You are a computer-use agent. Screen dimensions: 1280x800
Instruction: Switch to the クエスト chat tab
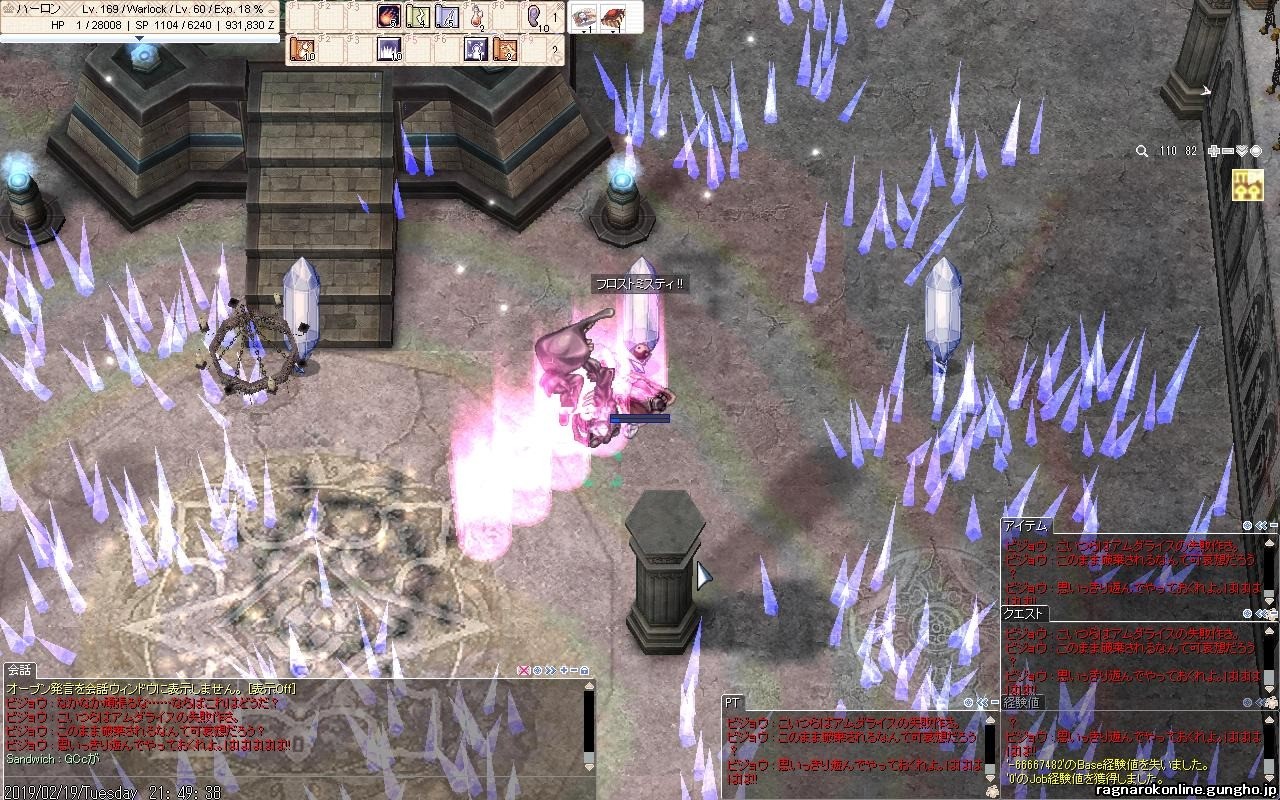(x=1025, y=613)
